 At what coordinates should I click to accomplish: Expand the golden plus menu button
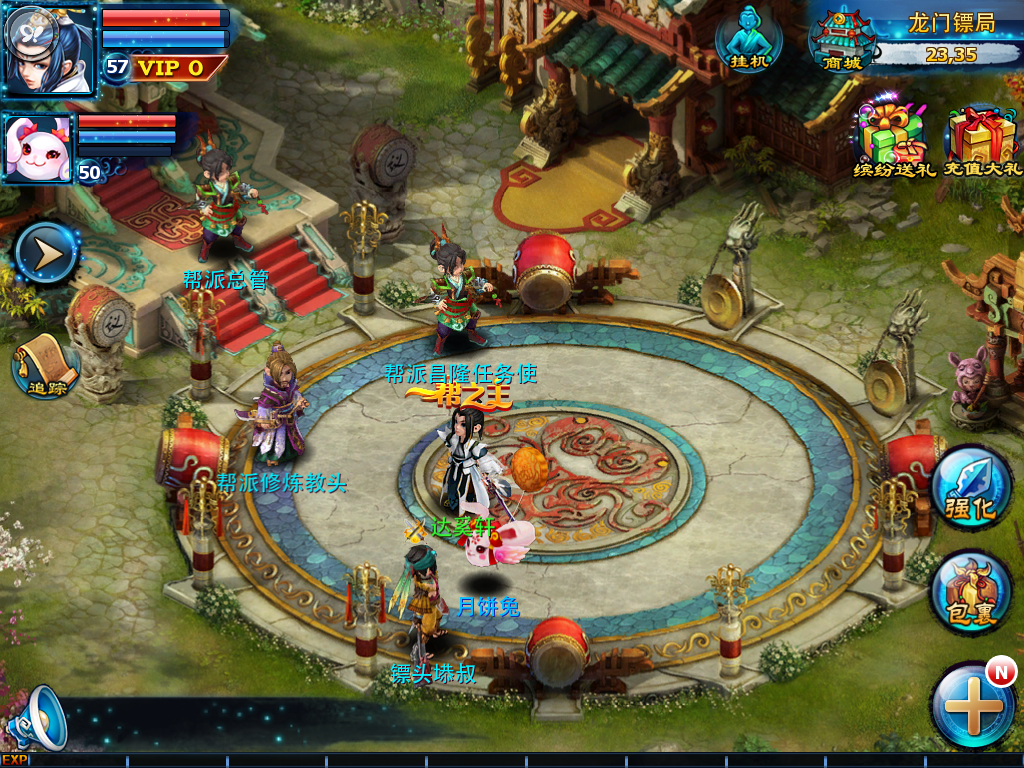973,706
